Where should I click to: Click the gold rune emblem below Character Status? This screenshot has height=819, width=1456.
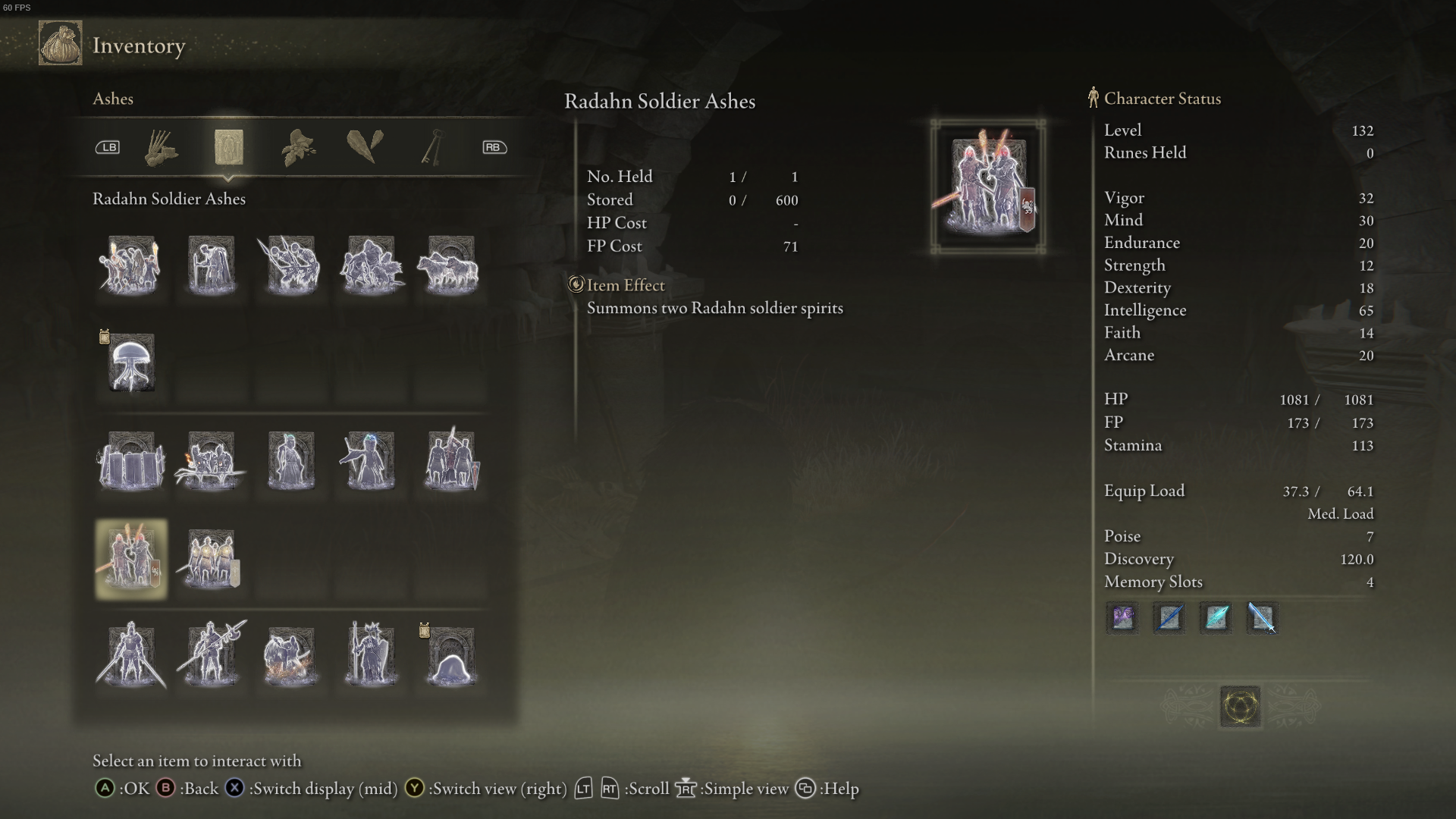point(1239,705)
